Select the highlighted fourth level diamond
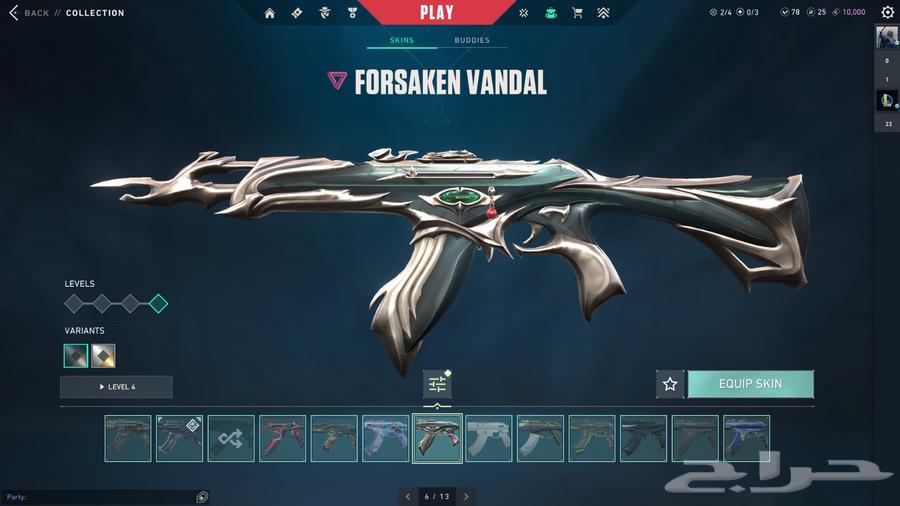The image size is (900, 506). pyautogui.click(x=158, y=304)
